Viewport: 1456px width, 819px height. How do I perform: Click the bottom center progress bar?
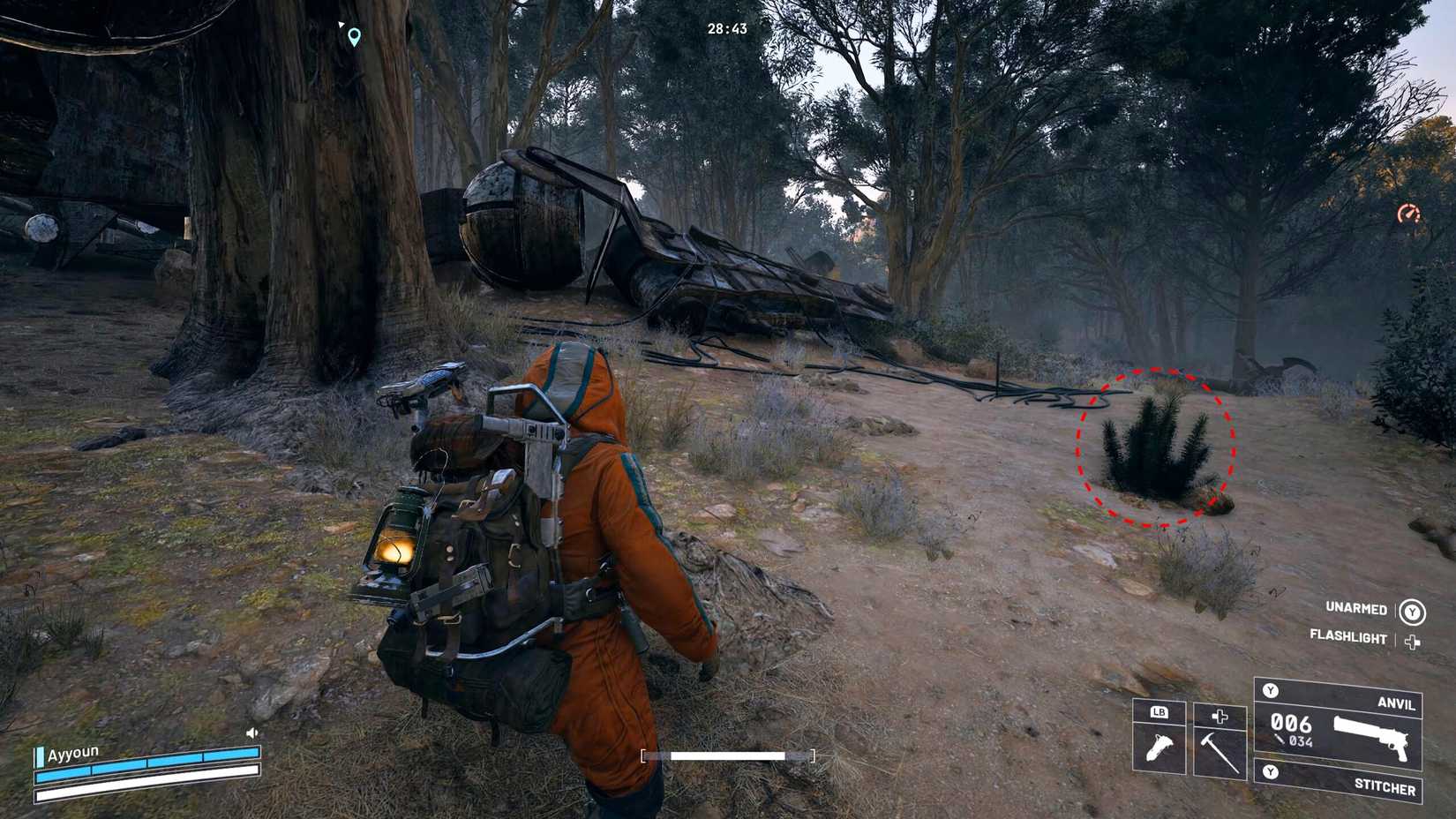click(725, 756)
